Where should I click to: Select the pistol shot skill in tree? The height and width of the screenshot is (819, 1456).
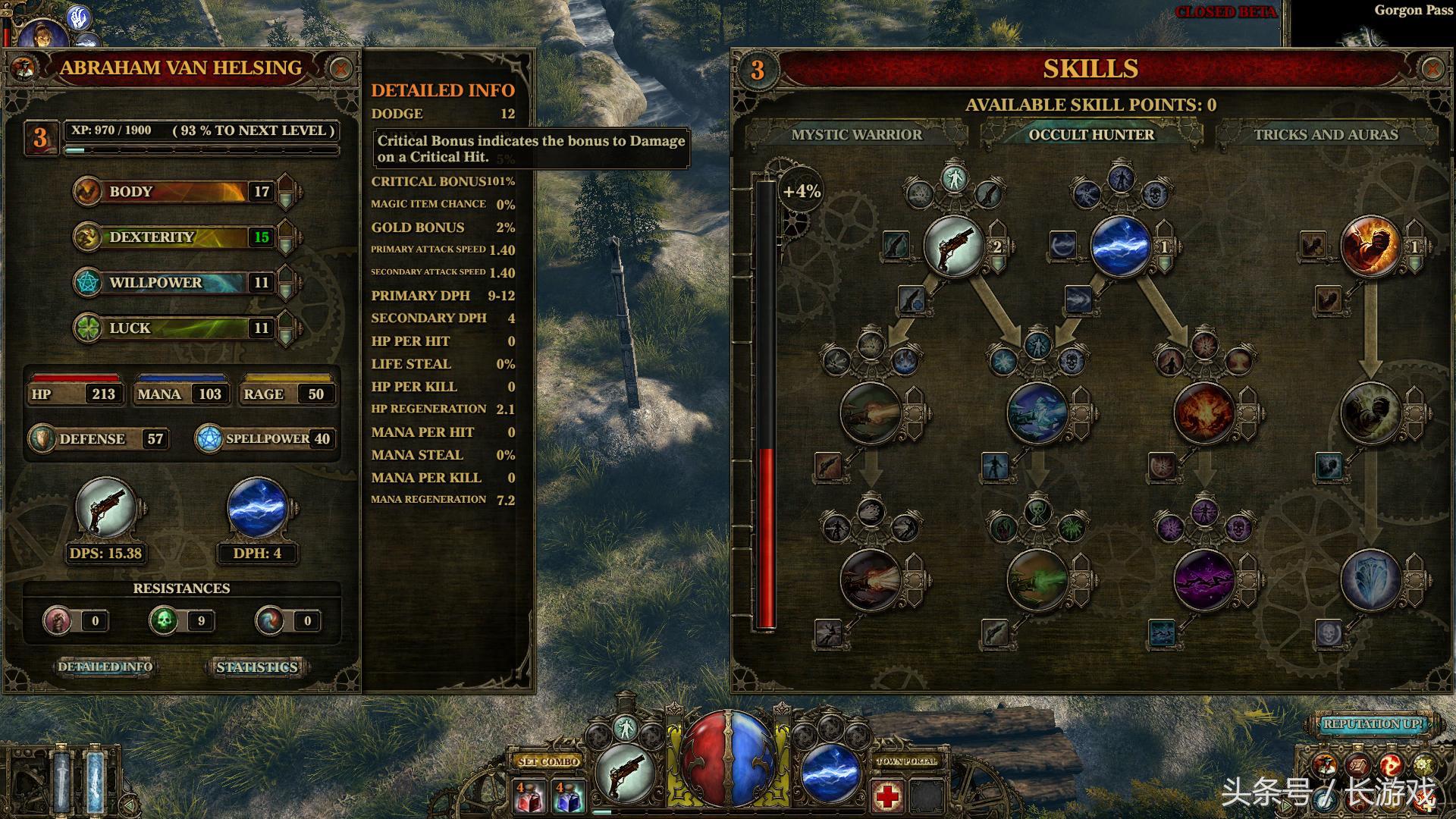(x=954, y=246)
